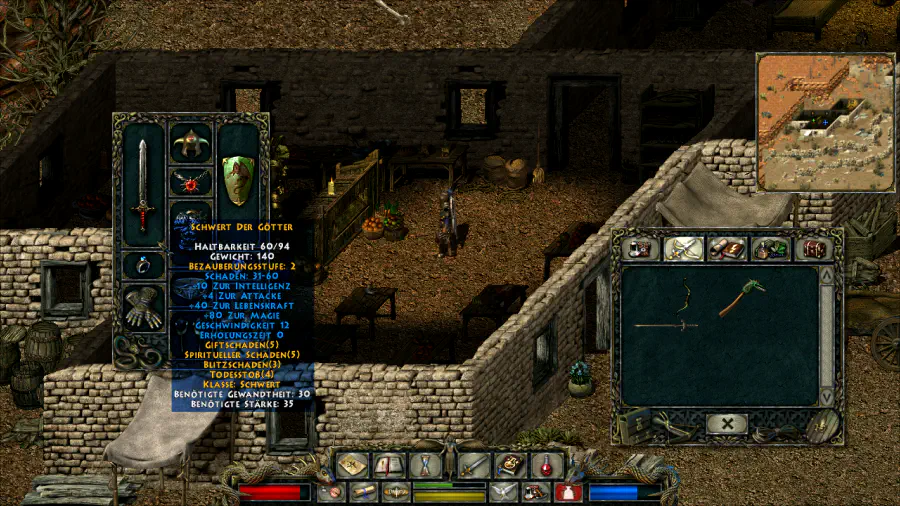
Task: Click the equipped gauntlets slot
Action: (143, 306)
